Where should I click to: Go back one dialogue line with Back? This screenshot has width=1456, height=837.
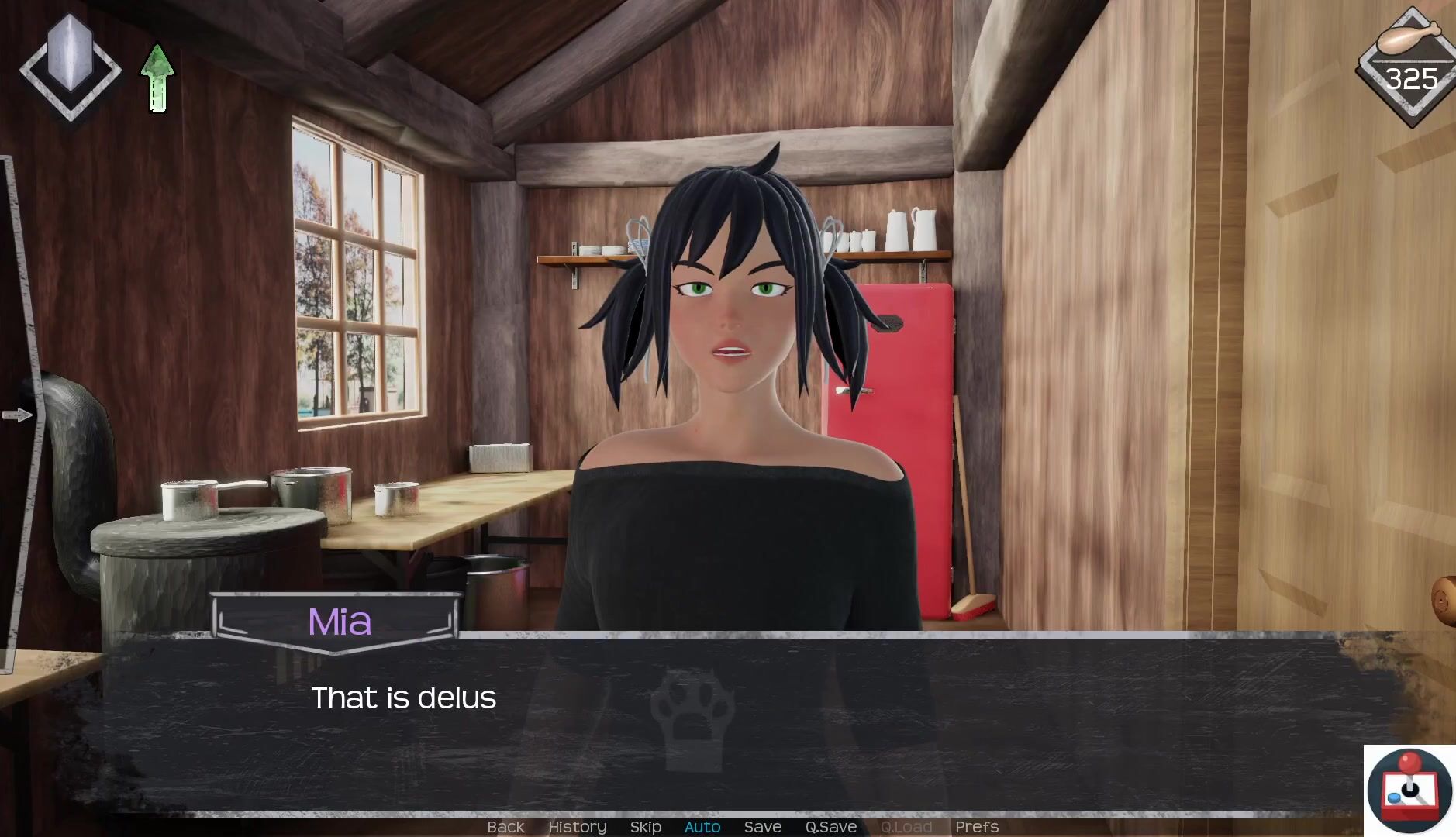click(x=505, y=827)
